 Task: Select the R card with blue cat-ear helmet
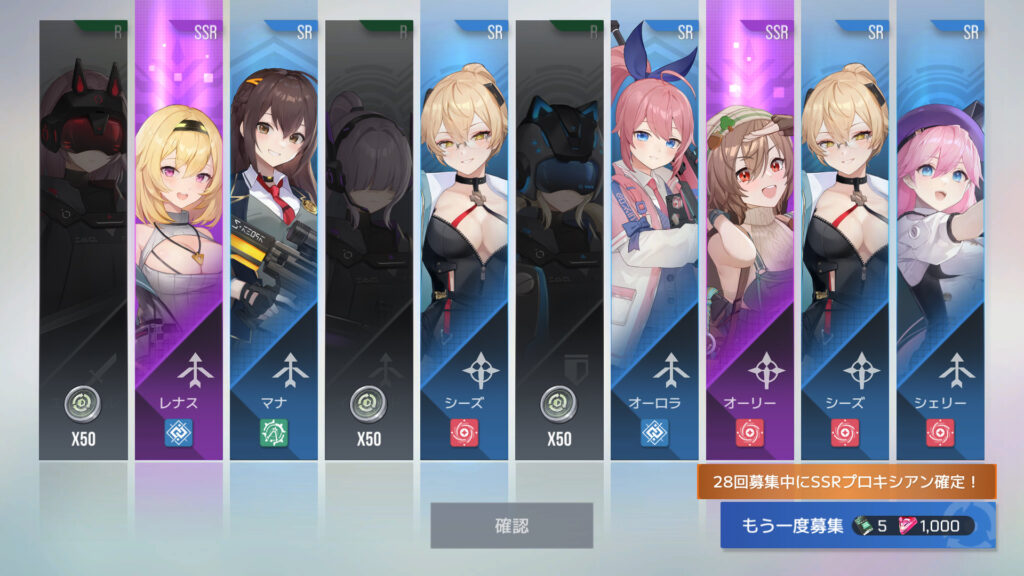click(x=560, y=240)
